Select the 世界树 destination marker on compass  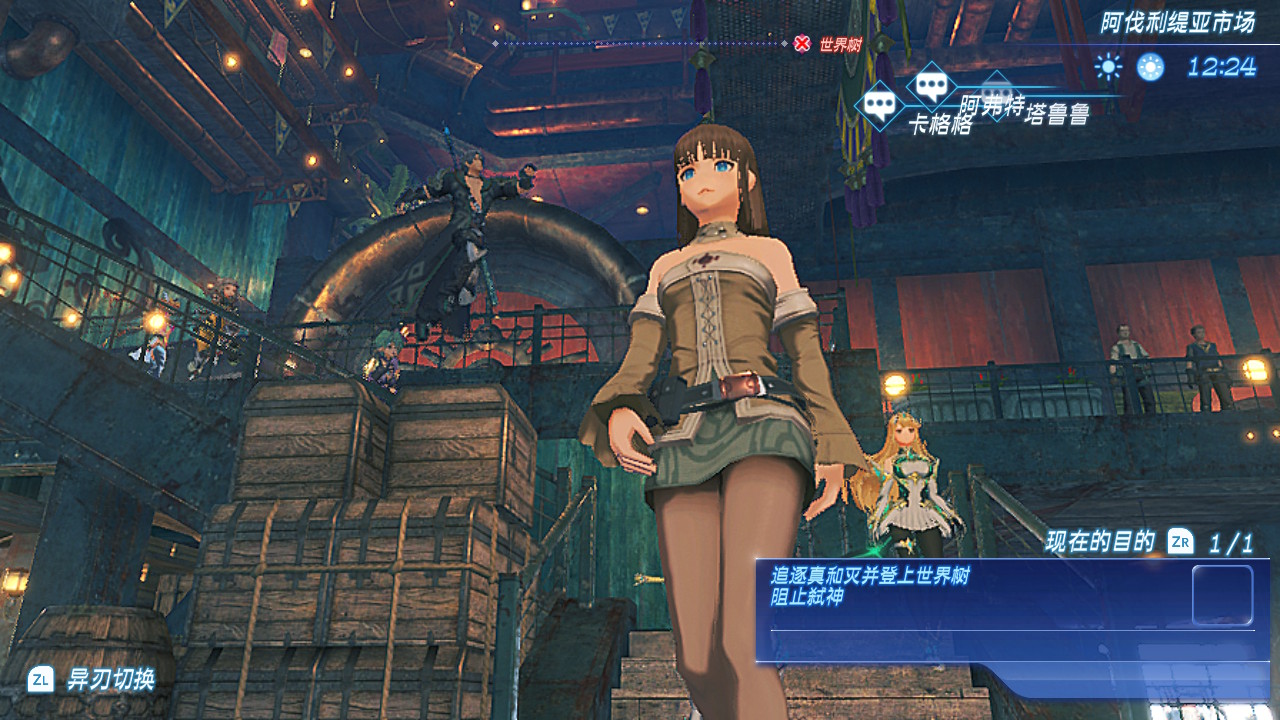802,43
